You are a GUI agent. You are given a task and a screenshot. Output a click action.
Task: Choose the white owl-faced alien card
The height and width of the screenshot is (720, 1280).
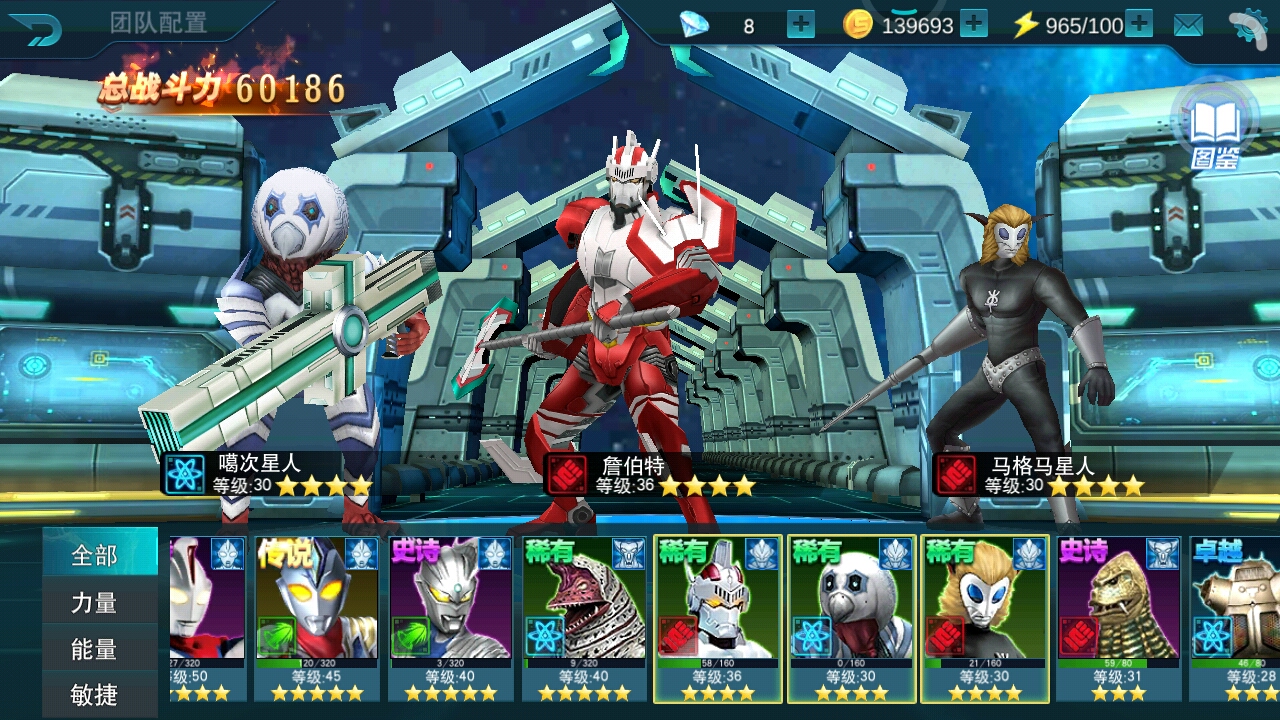pos(851,618)
